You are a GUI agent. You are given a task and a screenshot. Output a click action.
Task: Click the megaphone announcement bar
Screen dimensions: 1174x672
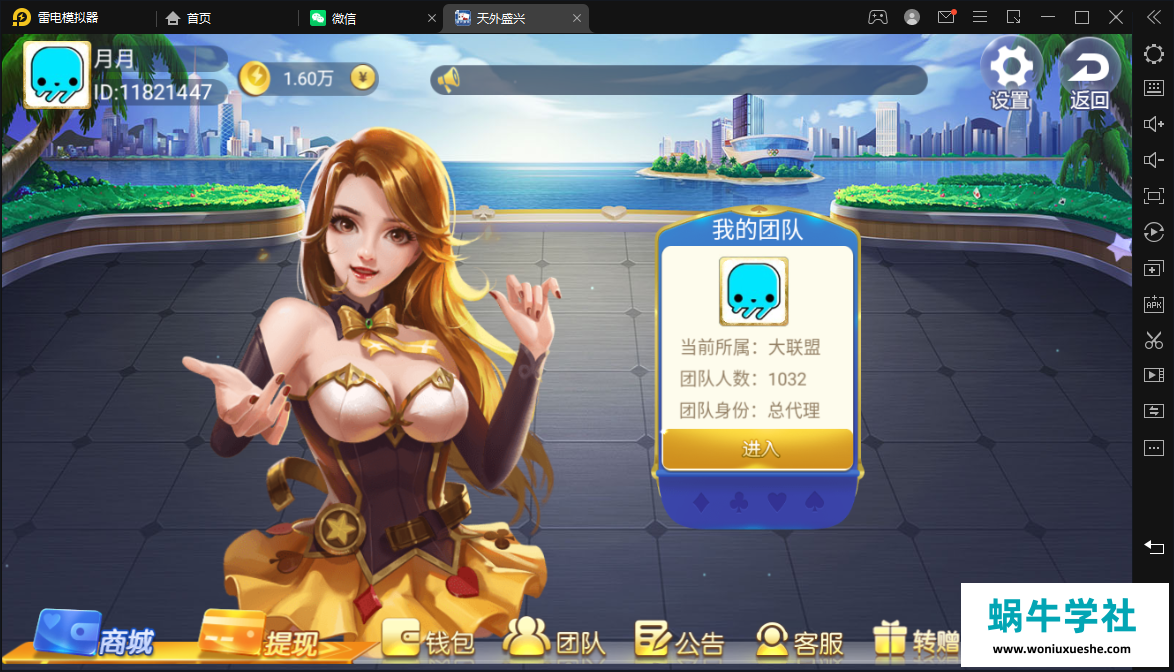(x=678, y=80)
